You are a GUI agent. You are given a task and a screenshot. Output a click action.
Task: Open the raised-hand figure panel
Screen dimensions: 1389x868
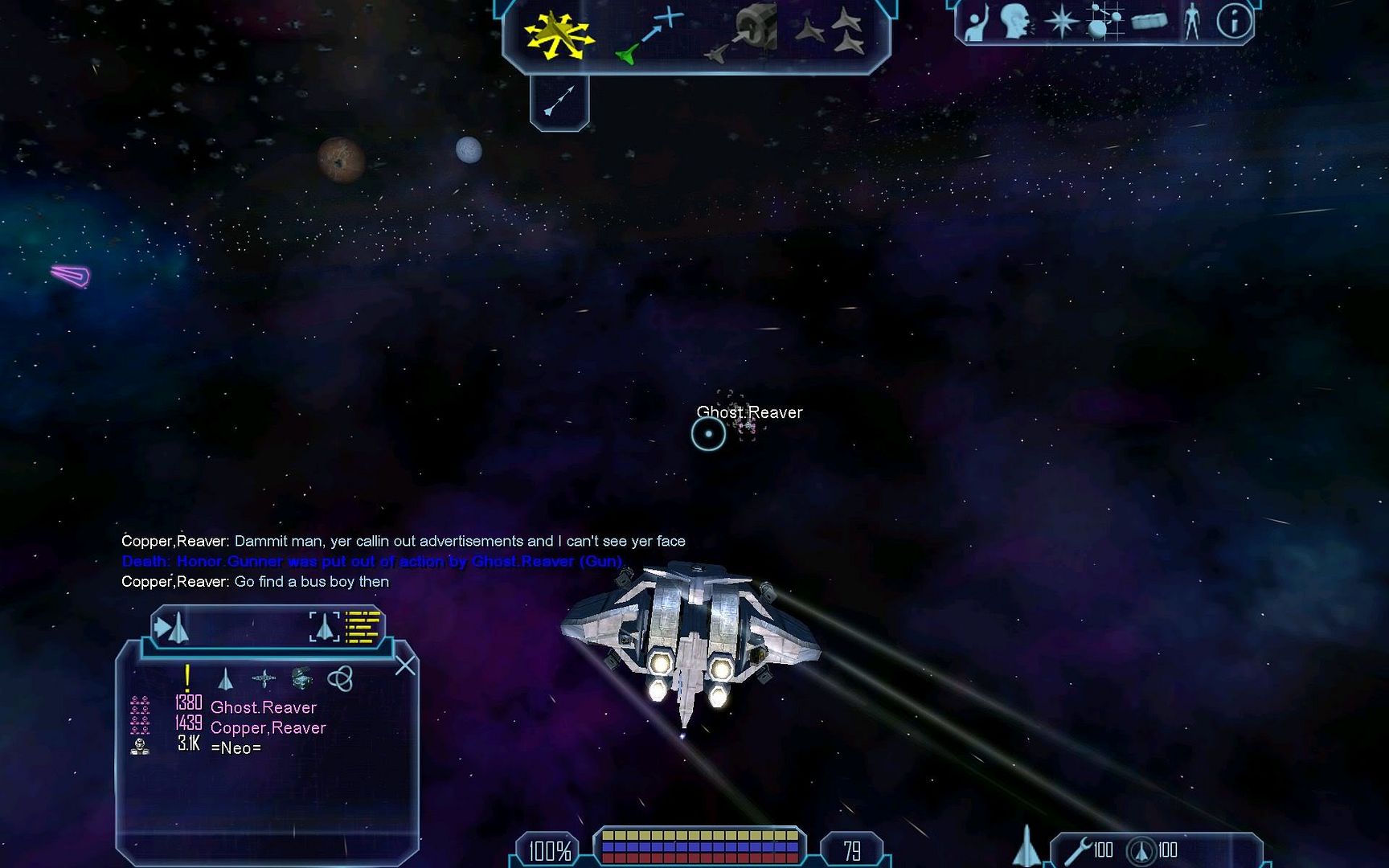click(x=976, y=23)
